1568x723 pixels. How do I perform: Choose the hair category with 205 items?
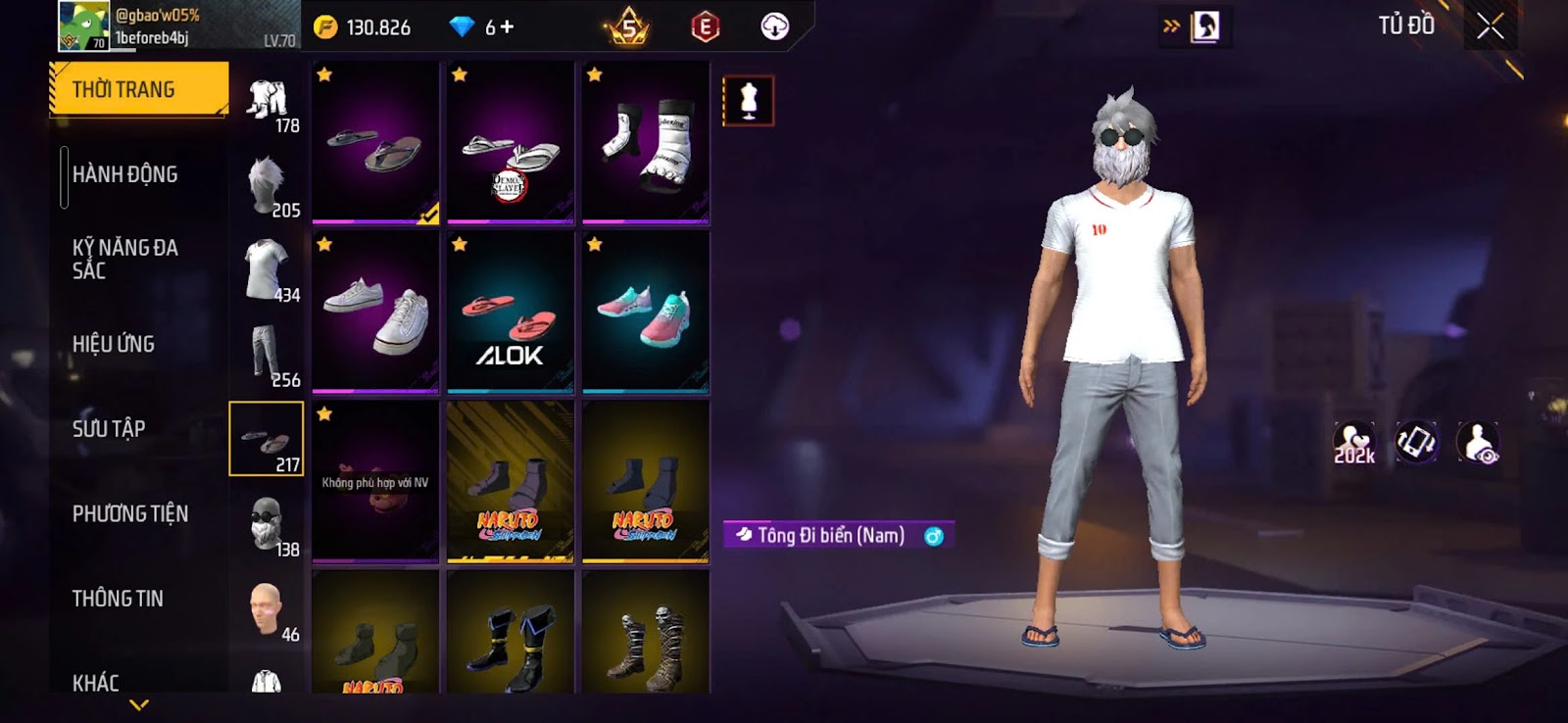(267, 185)
